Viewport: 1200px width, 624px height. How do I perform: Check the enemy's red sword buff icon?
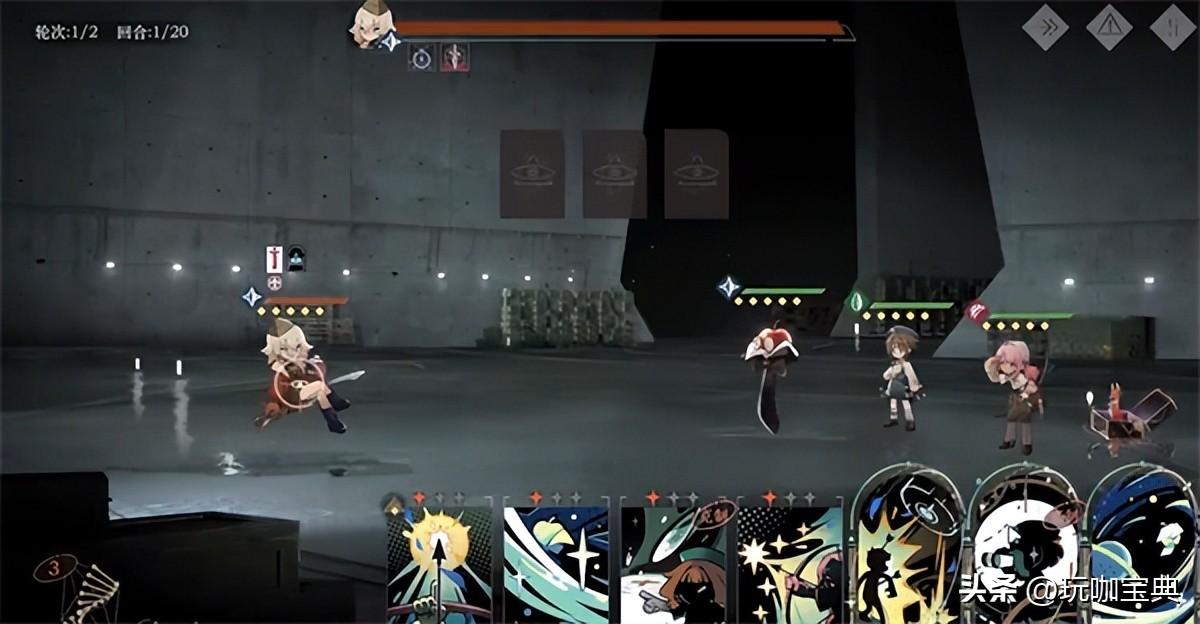pos(274,259)
